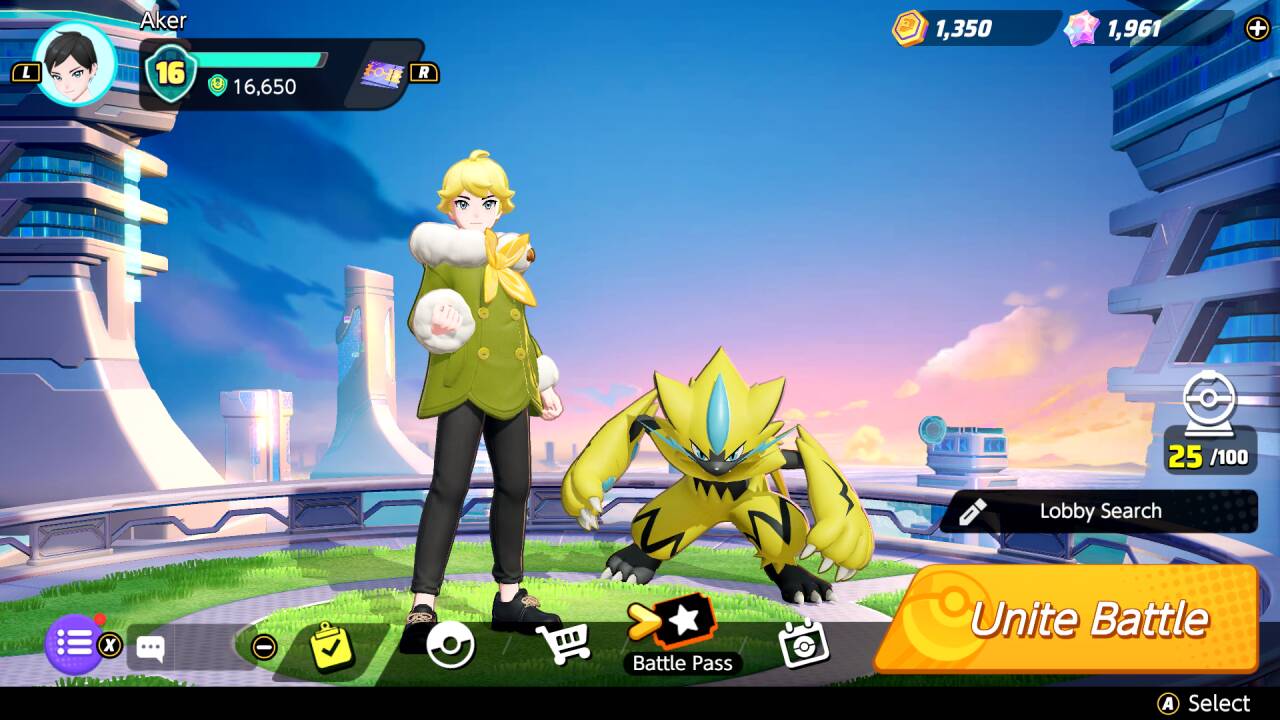Open the missions clipboard icon

click(x=330, y=646)
